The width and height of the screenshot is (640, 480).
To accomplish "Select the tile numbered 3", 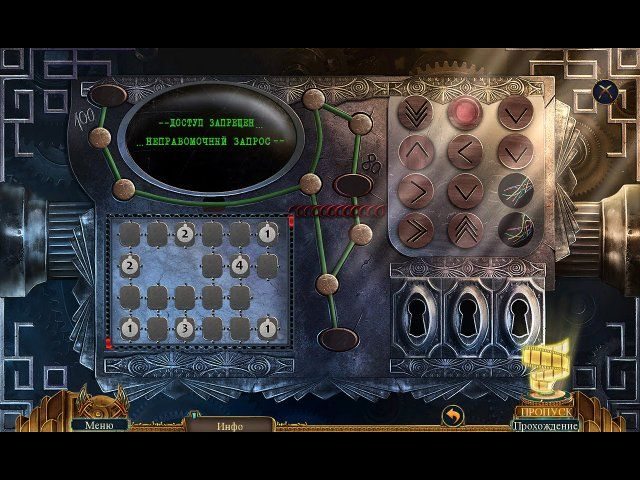I will (185, 327).
